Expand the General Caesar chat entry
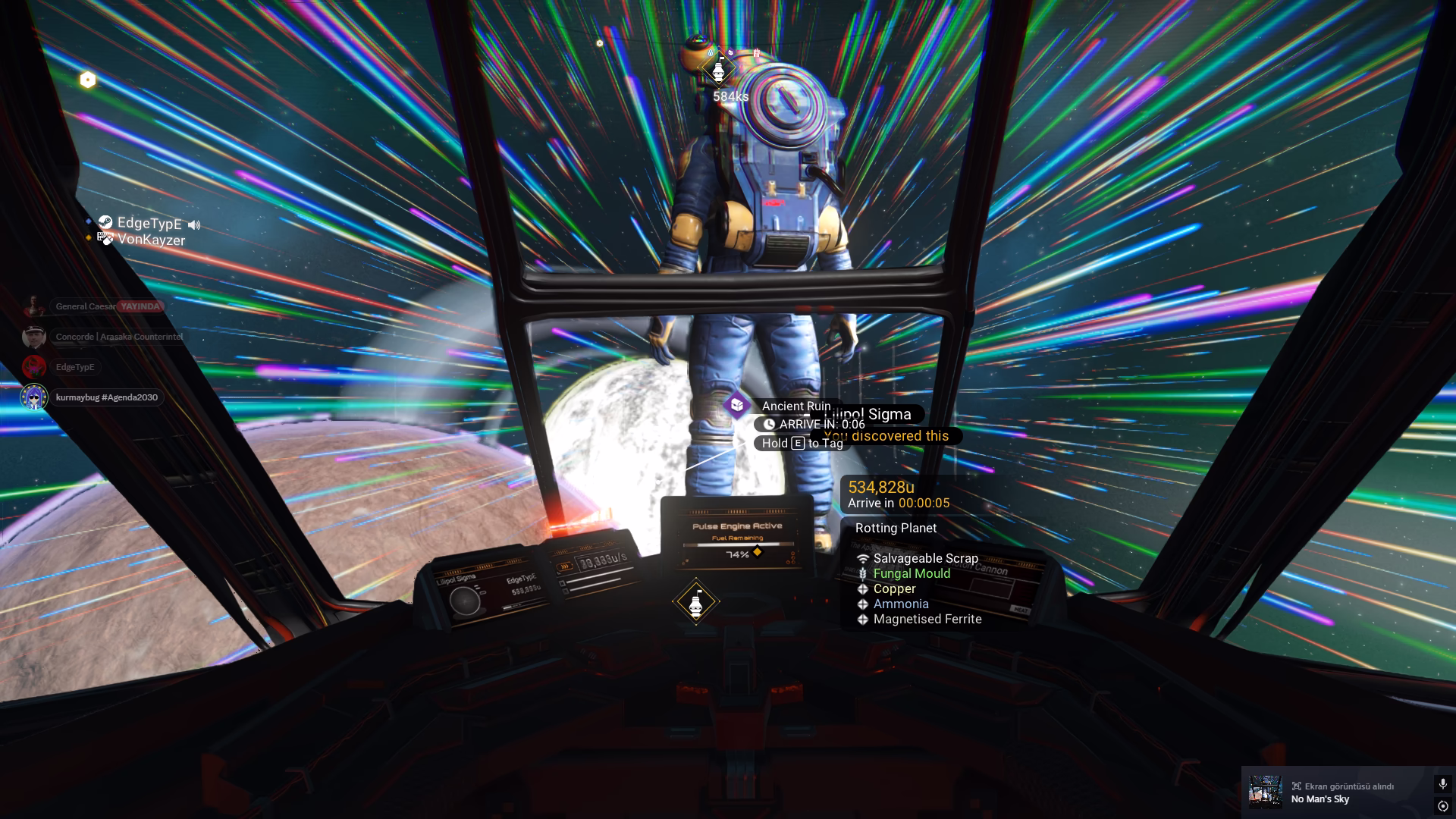The image size is (1456, 819). (106, 306)
